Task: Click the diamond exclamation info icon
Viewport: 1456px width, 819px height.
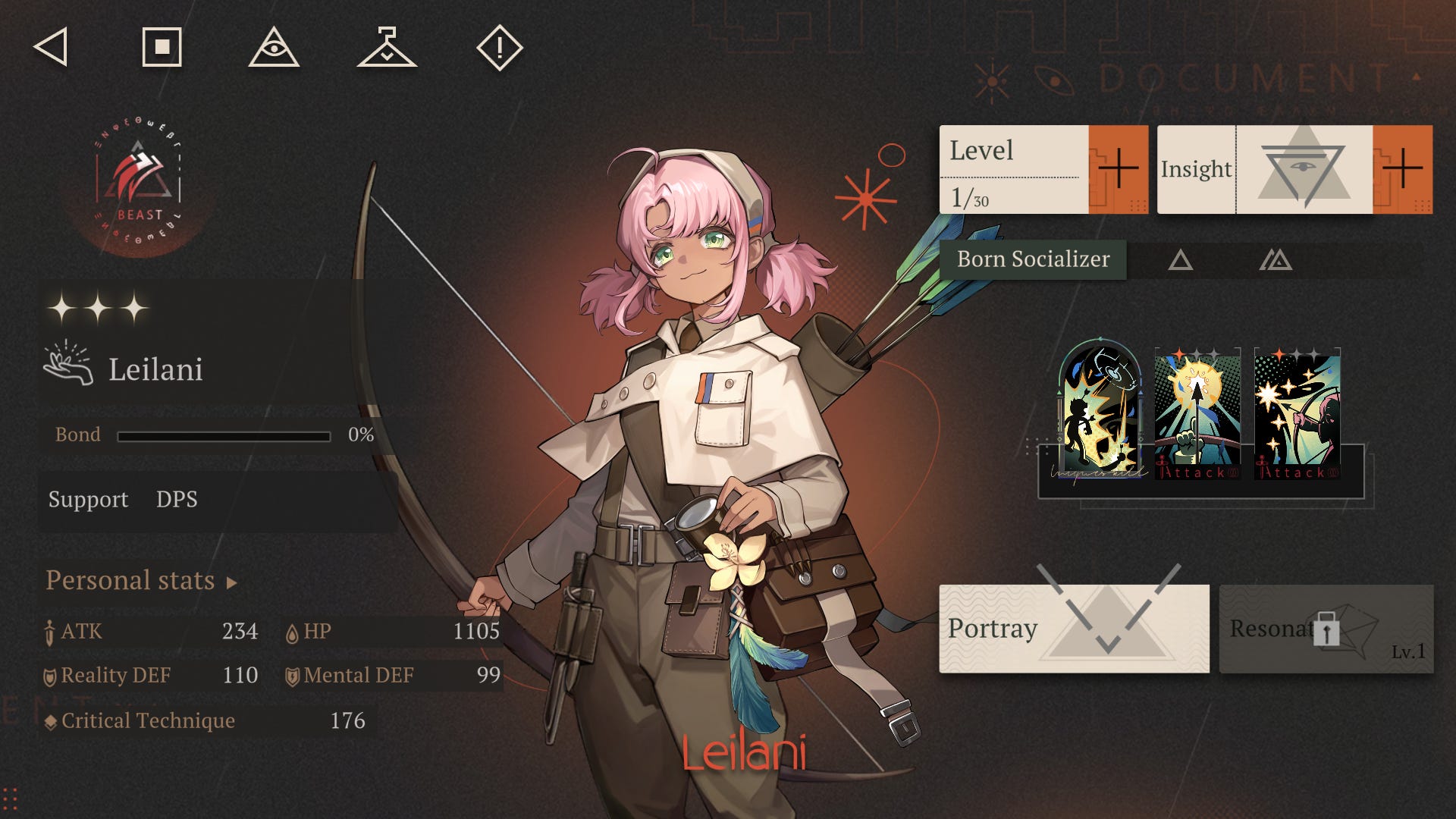Action: 499,48
